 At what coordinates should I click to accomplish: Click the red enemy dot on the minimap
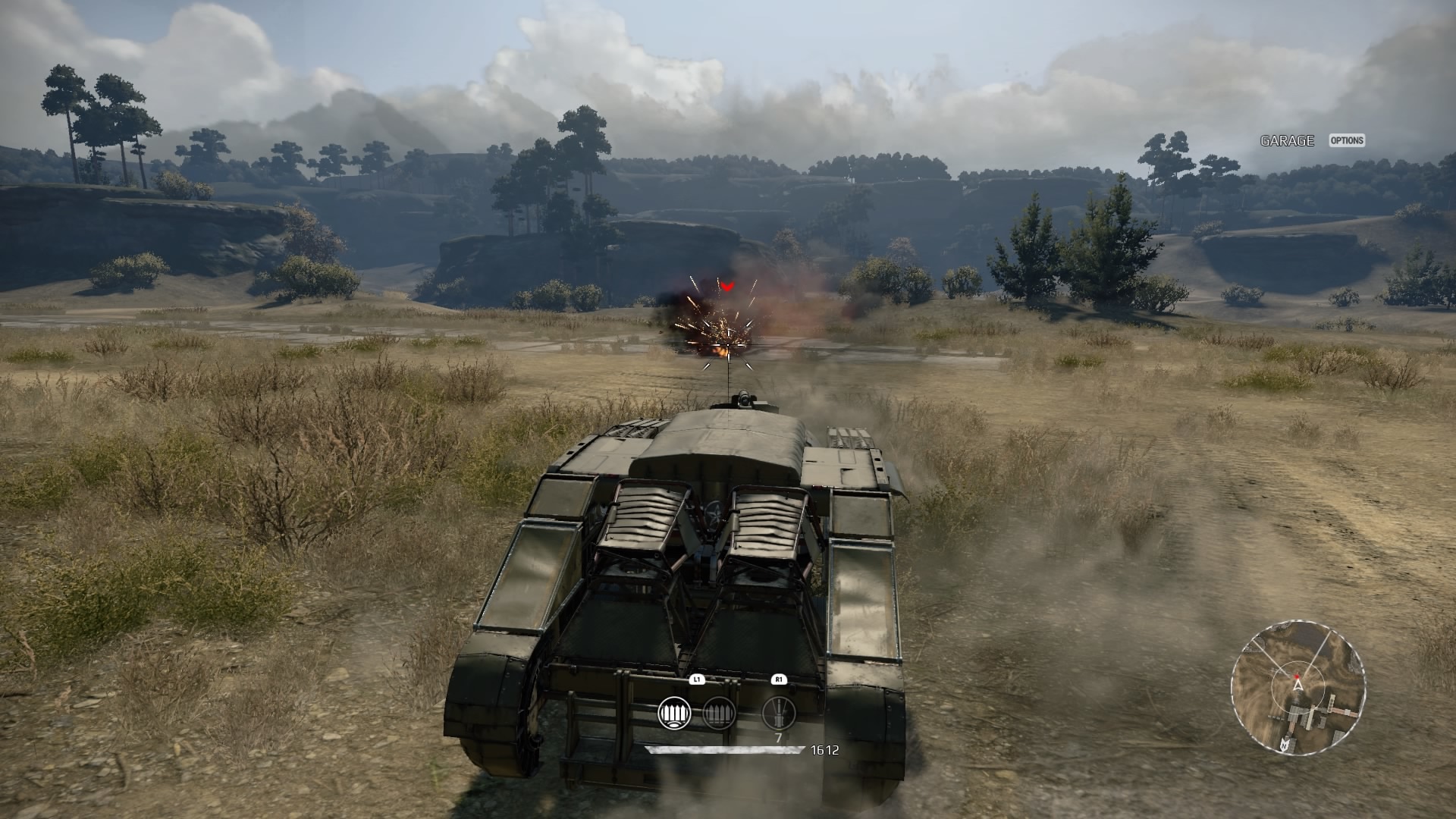[x=1298, y=676]
